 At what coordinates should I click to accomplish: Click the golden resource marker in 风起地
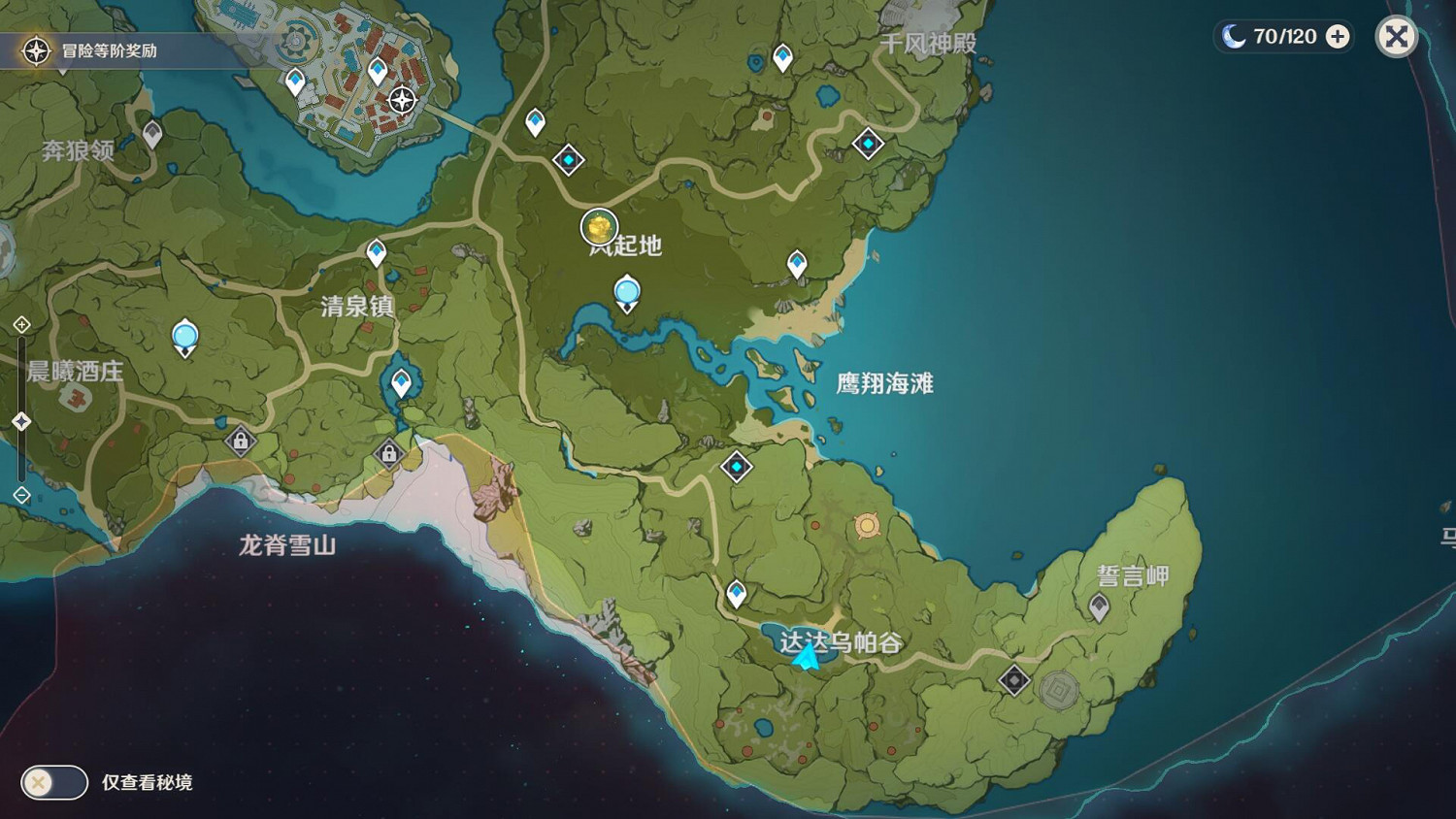(599, 227)
